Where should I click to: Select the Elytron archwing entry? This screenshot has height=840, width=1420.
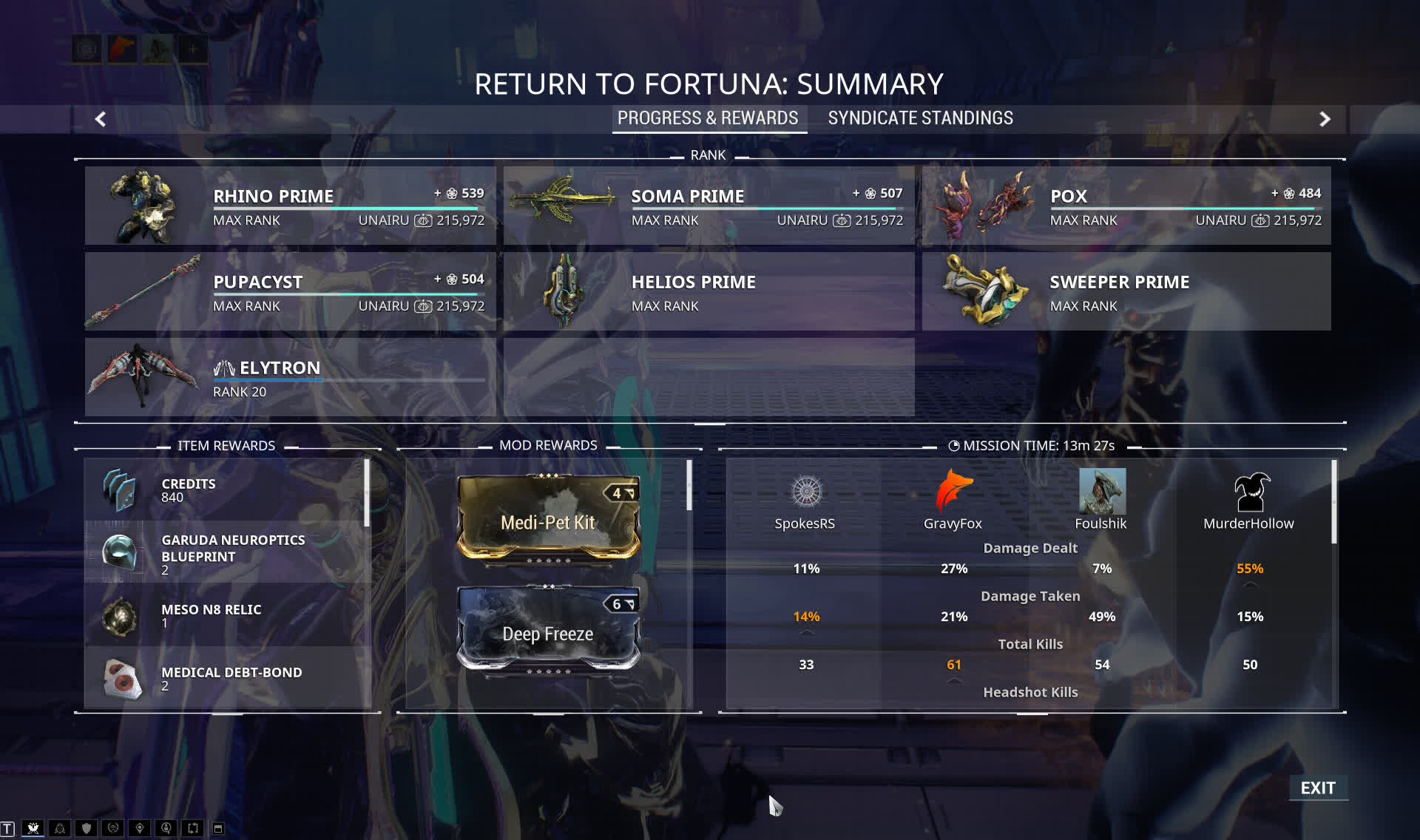[290, 377]
